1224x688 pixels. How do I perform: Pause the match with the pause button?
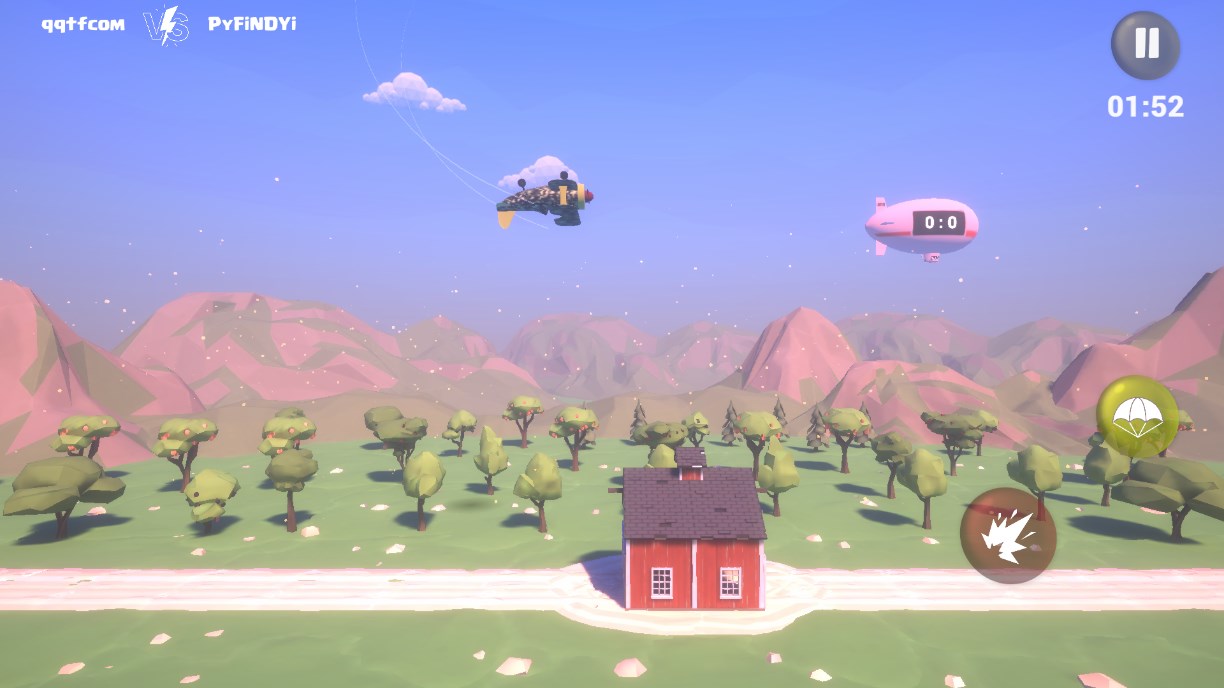pos(1146,45)
